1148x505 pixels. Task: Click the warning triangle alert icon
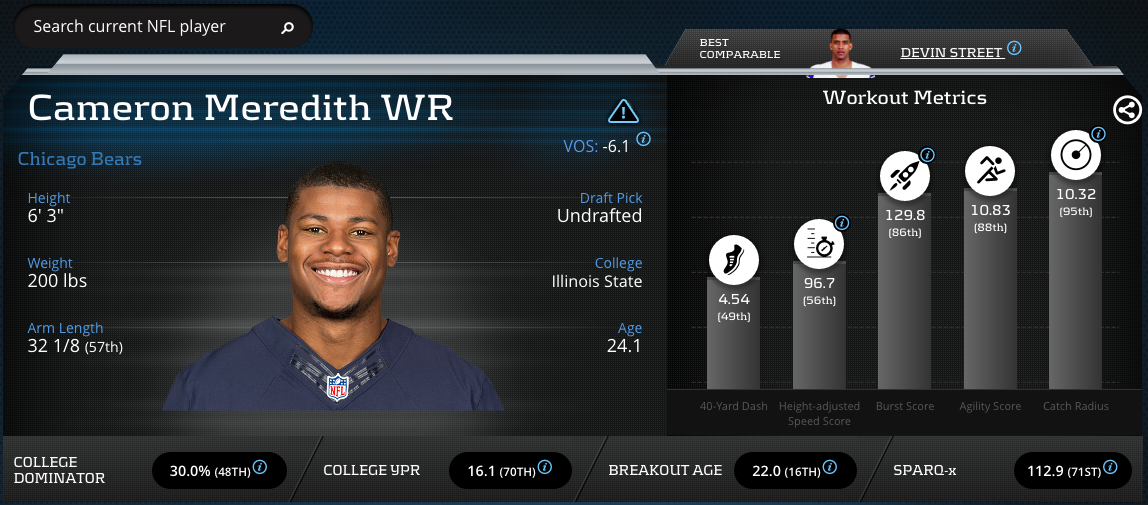(x=623, y=110)
